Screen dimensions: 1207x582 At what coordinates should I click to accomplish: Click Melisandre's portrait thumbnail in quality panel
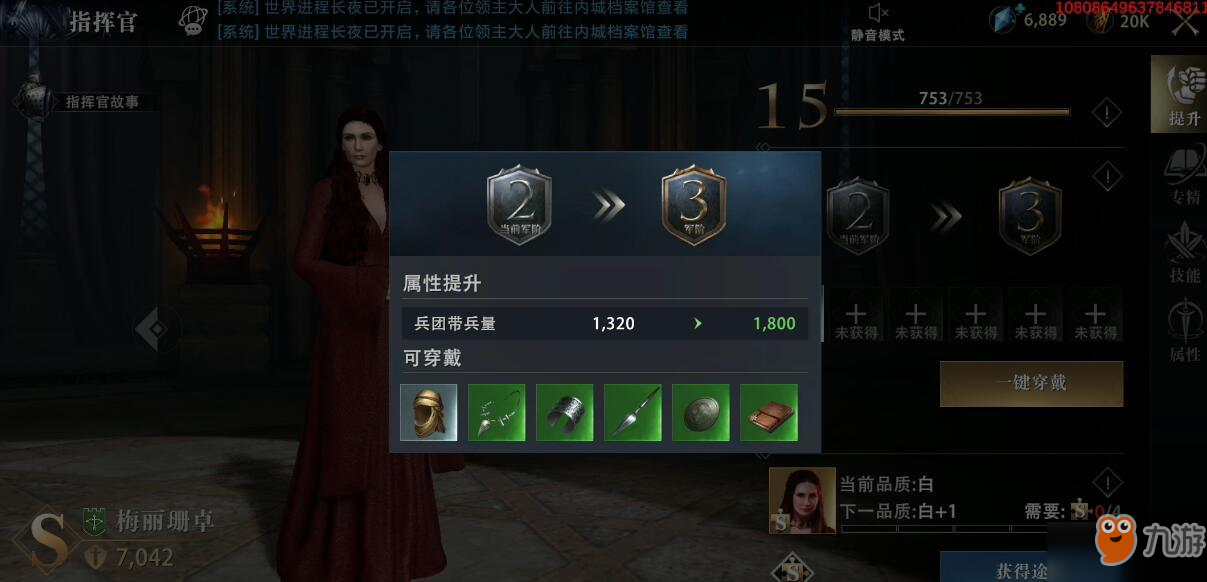[x=802, y=500]
